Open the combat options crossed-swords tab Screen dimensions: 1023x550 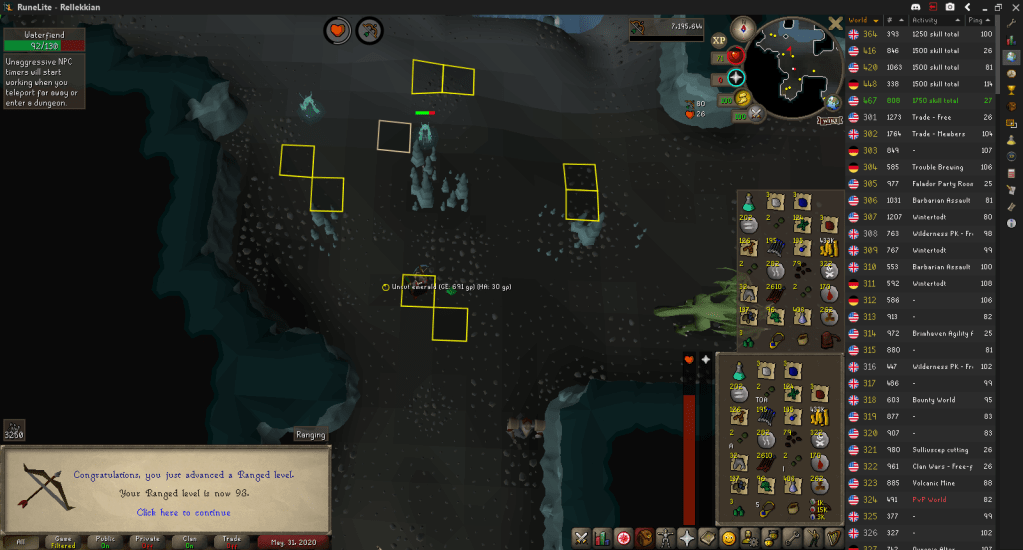click(582, 538)
